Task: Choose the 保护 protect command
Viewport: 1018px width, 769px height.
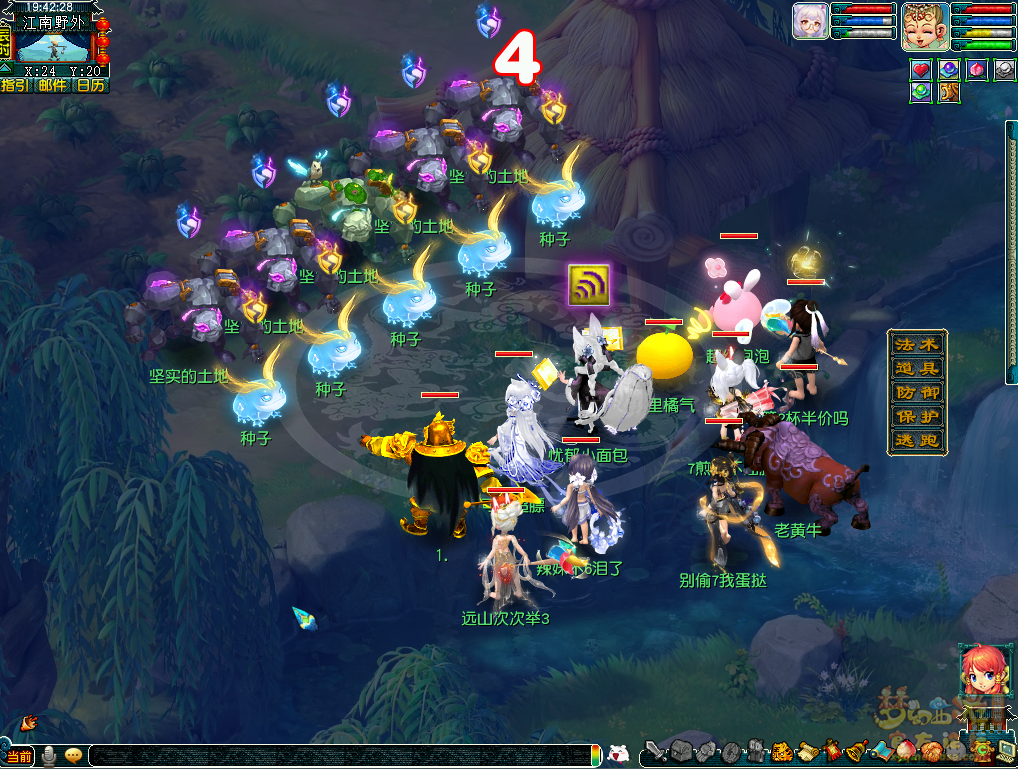Action: click(x=917, y=416)
